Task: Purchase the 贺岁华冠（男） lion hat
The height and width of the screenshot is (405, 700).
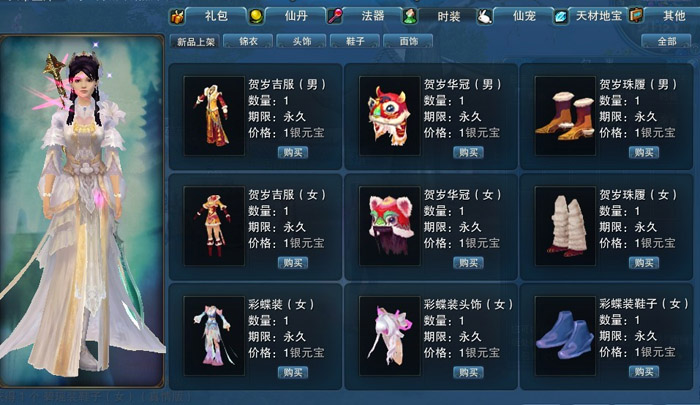Action: (x=467, y=153)
